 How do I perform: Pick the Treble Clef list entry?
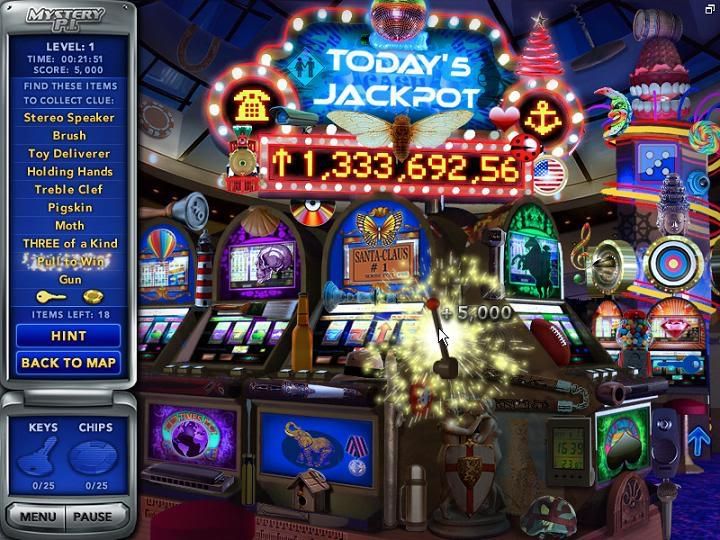point(69,190)
